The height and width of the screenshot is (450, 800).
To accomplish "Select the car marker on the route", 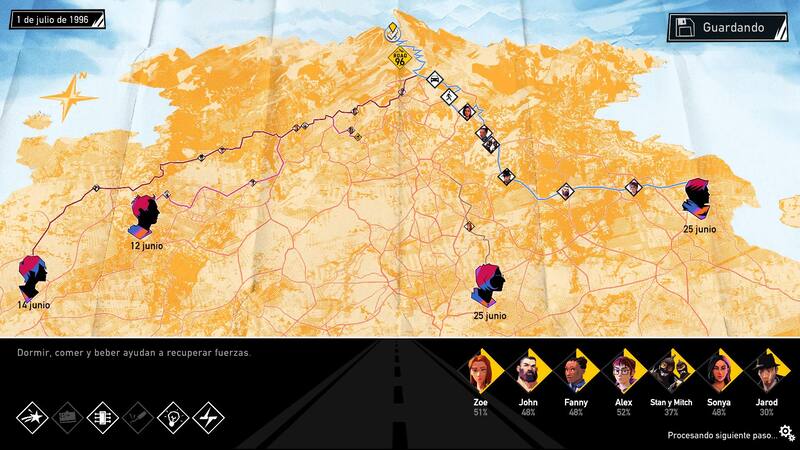I will point(434,78).
